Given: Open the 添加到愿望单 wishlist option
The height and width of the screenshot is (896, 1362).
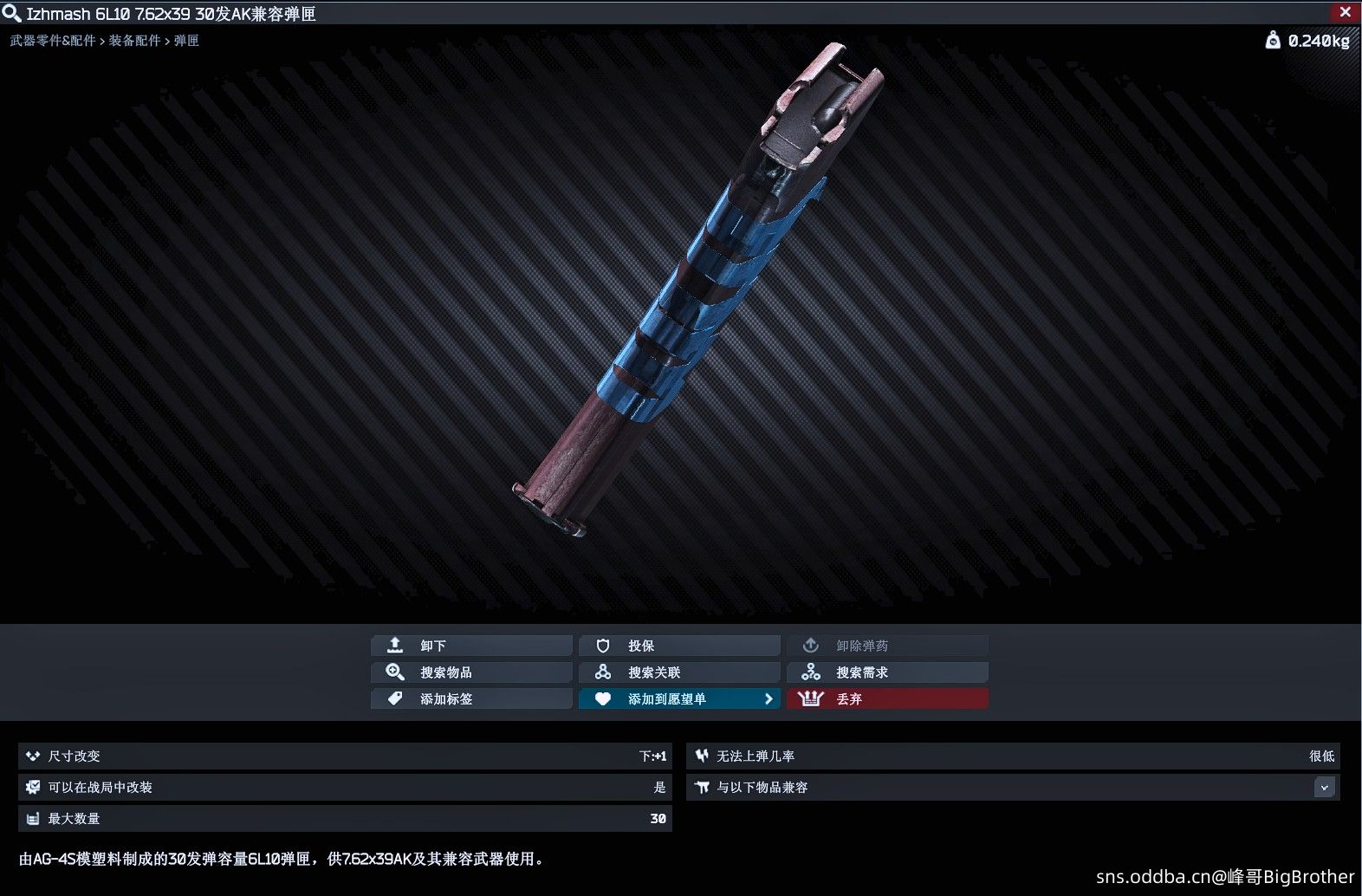Looking at the screenshot, I should pyautogui.click(x=679, y=698).
